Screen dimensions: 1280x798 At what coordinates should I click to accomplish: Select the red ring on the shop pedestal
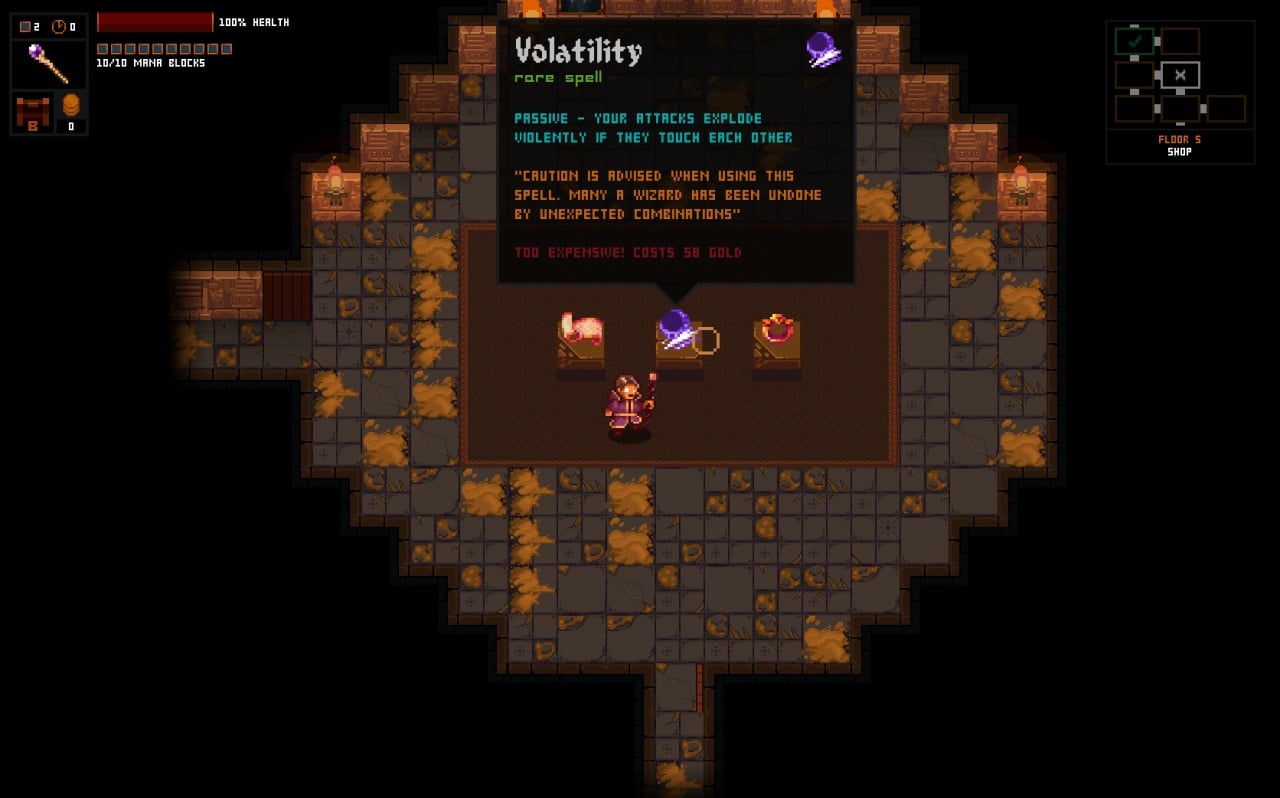tap(777, 329)
